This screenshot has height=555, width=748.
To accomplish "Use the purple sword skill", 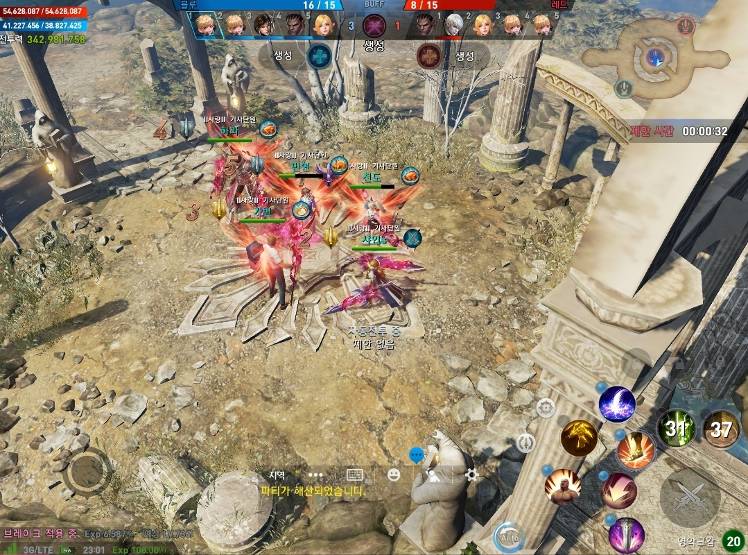I will 626,534.
